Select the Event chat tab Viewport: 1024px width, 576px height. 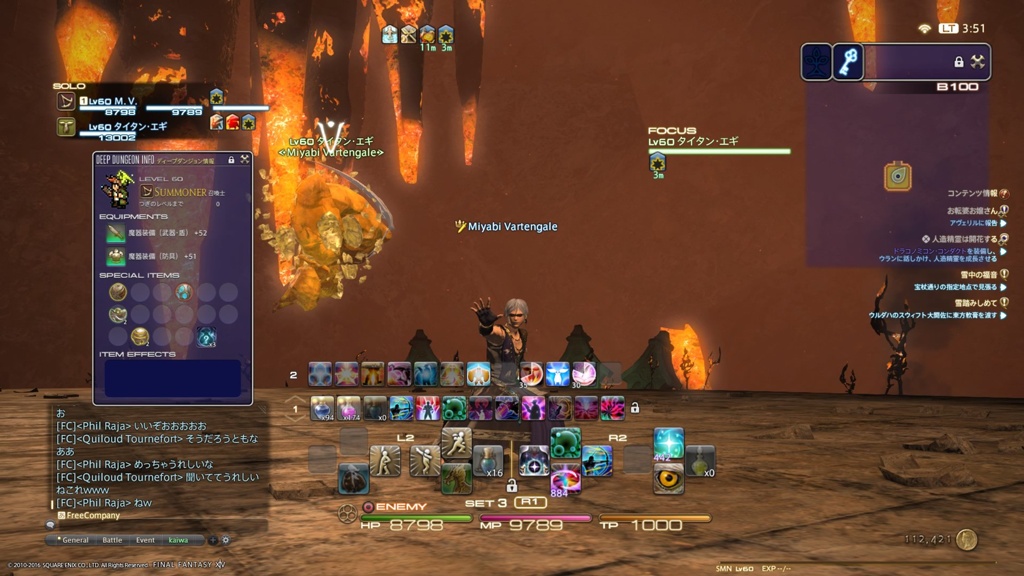pyautogui.click(x=145, y=540)
